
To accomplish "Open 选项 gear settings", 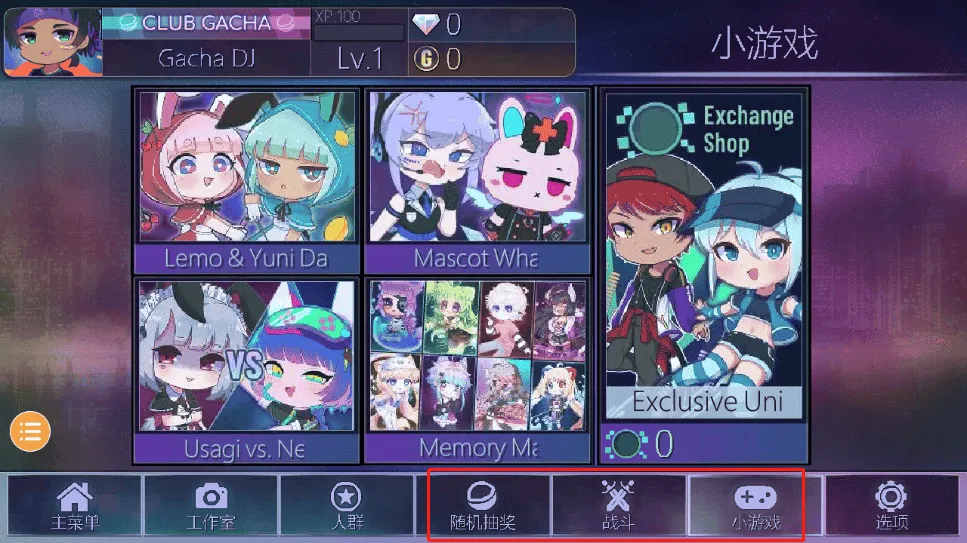I will (890, 506).
